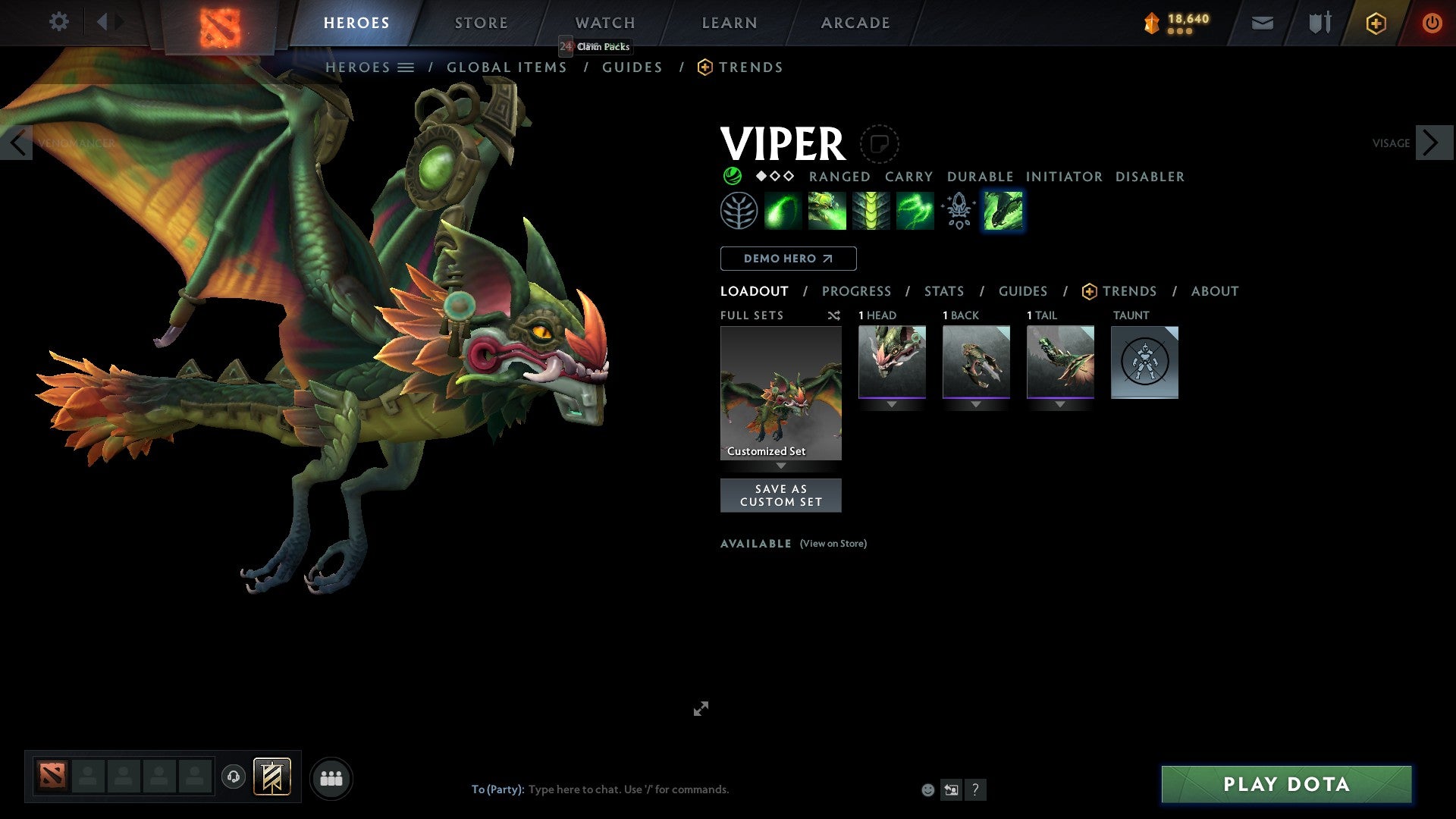
Task: Expand the 1 HEAD item slot arrow
Action: [x=892, y=404]
